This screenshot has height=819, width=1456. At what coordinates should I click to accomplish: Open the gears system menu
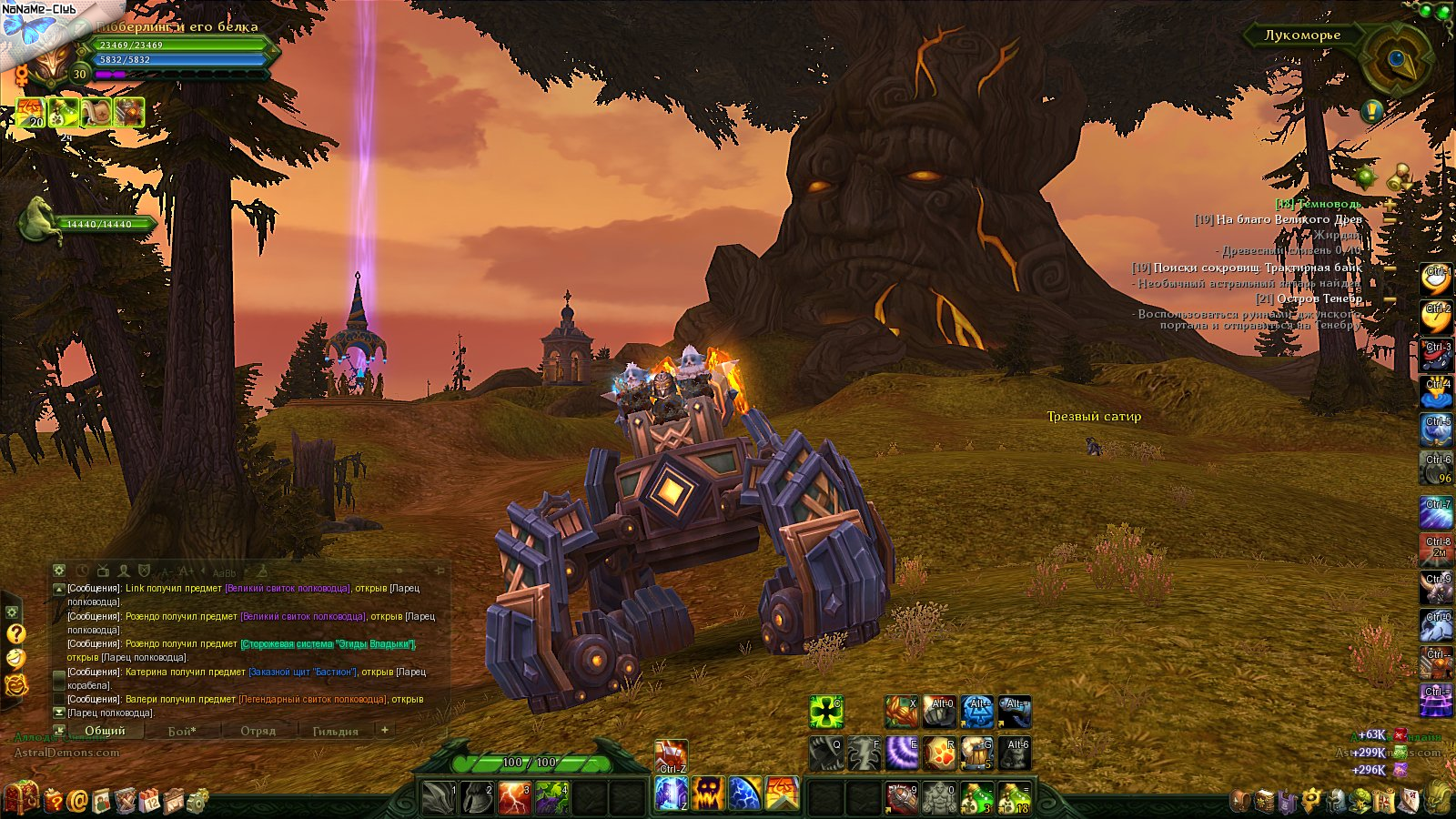point(197,801)
